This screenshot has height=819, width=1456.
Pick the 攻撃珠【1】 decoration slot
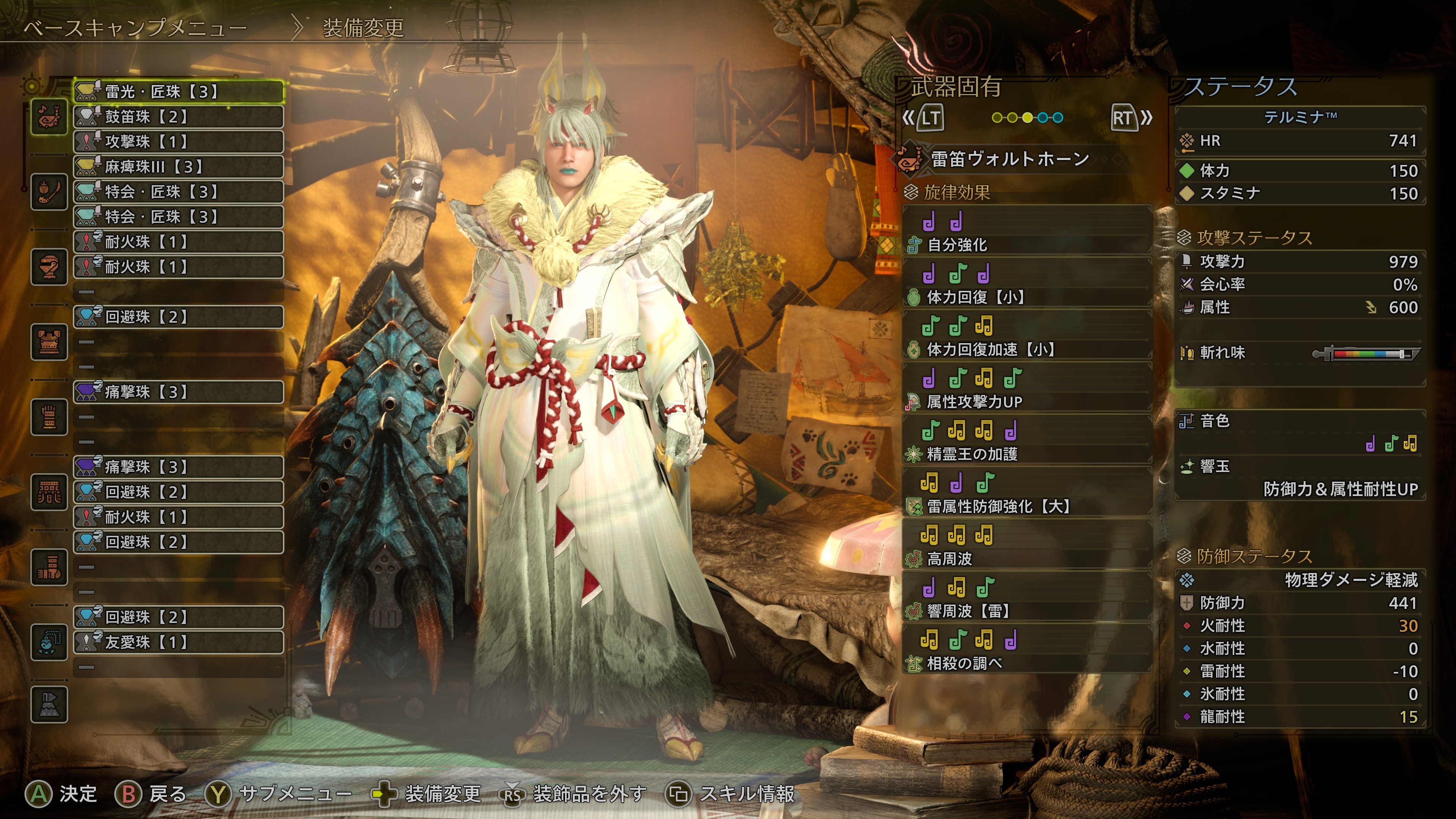click(178, 141)
